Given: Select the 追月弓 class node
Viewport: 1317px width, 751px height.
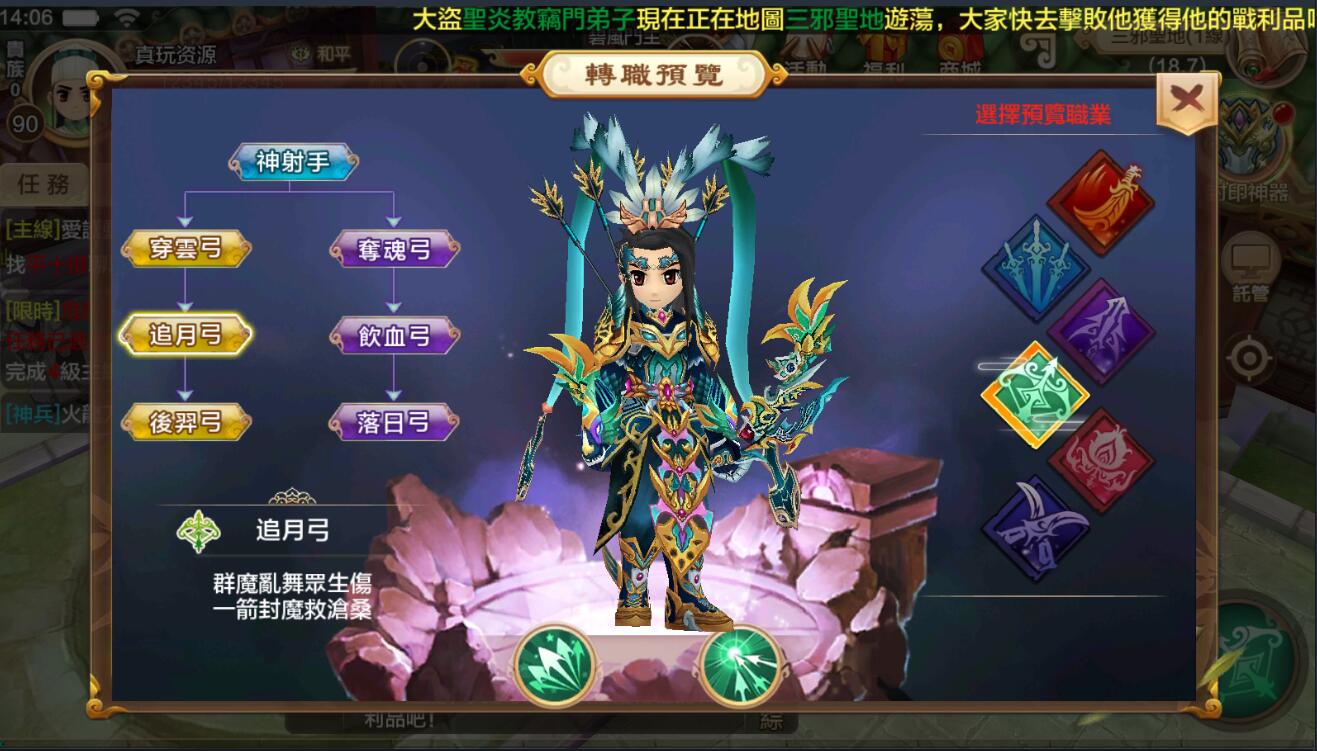Looking at the screenshot, I should (x=186, y=336).
